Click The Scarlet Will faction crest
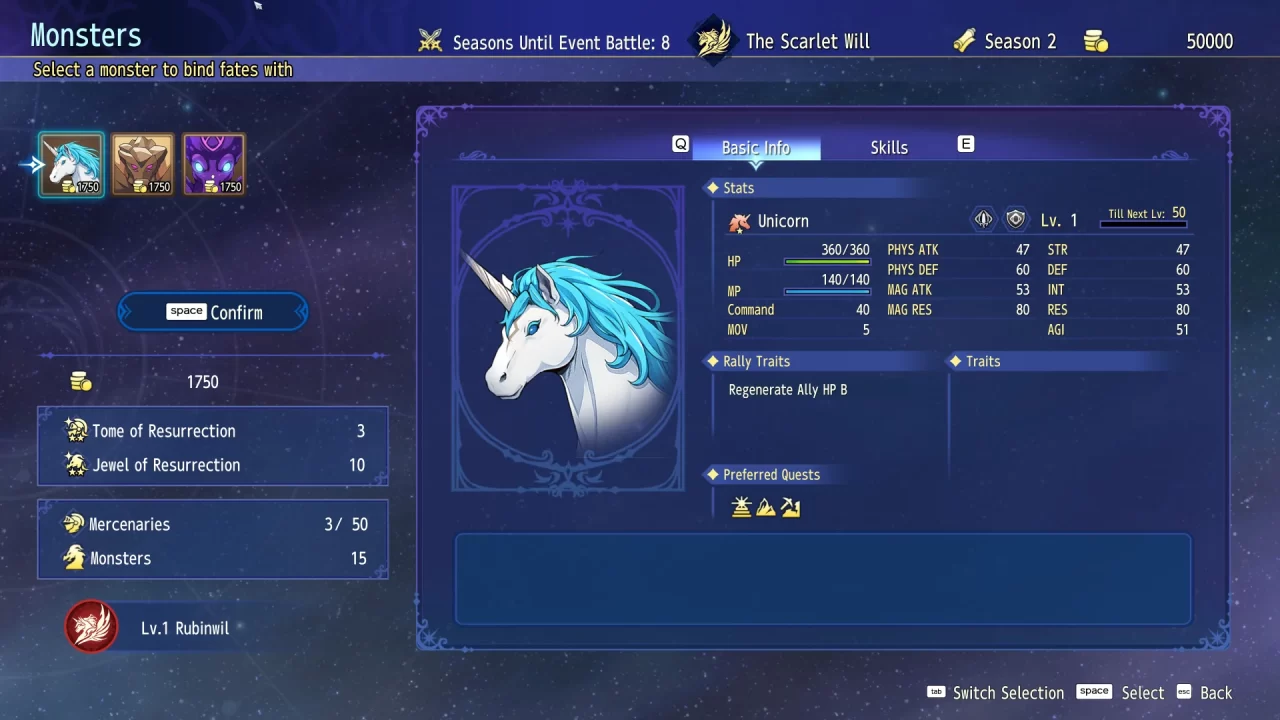Image resolution: width=1280 pixels, height=720 pixels. tap(713, 40)
